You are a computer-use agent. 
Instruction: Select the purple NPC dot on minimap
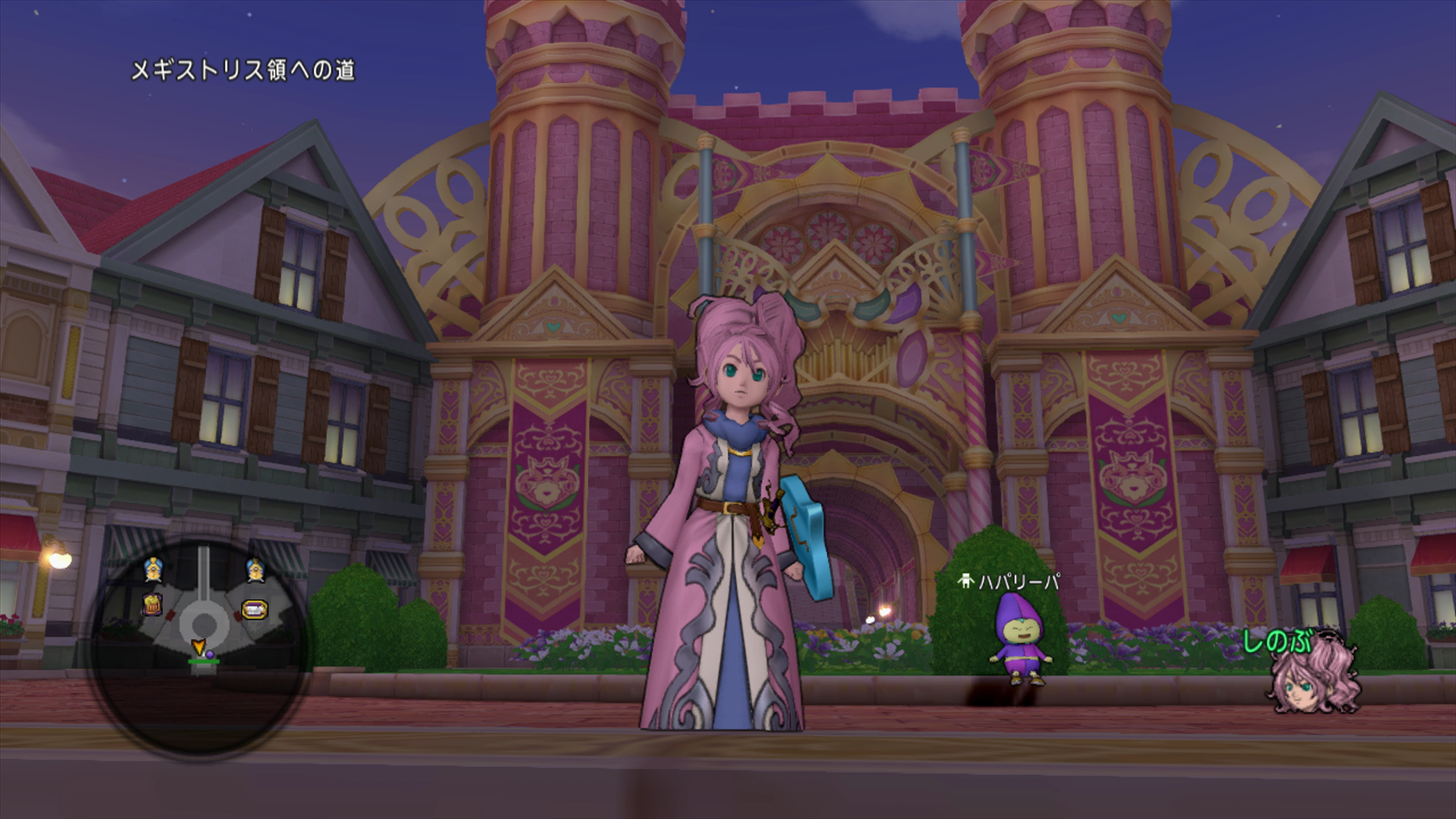pyautogui.click(x=210, y=654)
